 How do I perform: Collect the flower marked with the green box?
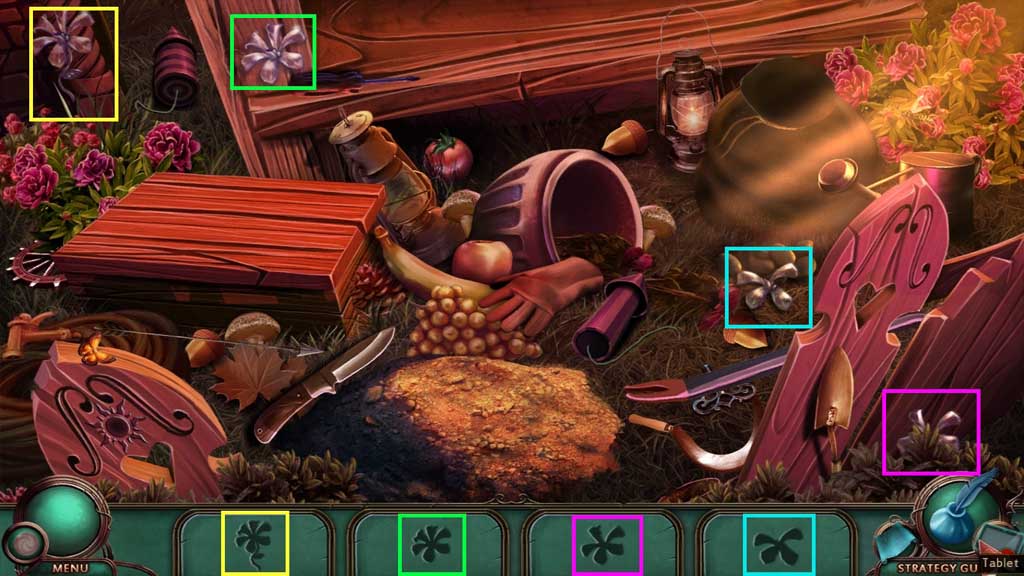[272, 50]
